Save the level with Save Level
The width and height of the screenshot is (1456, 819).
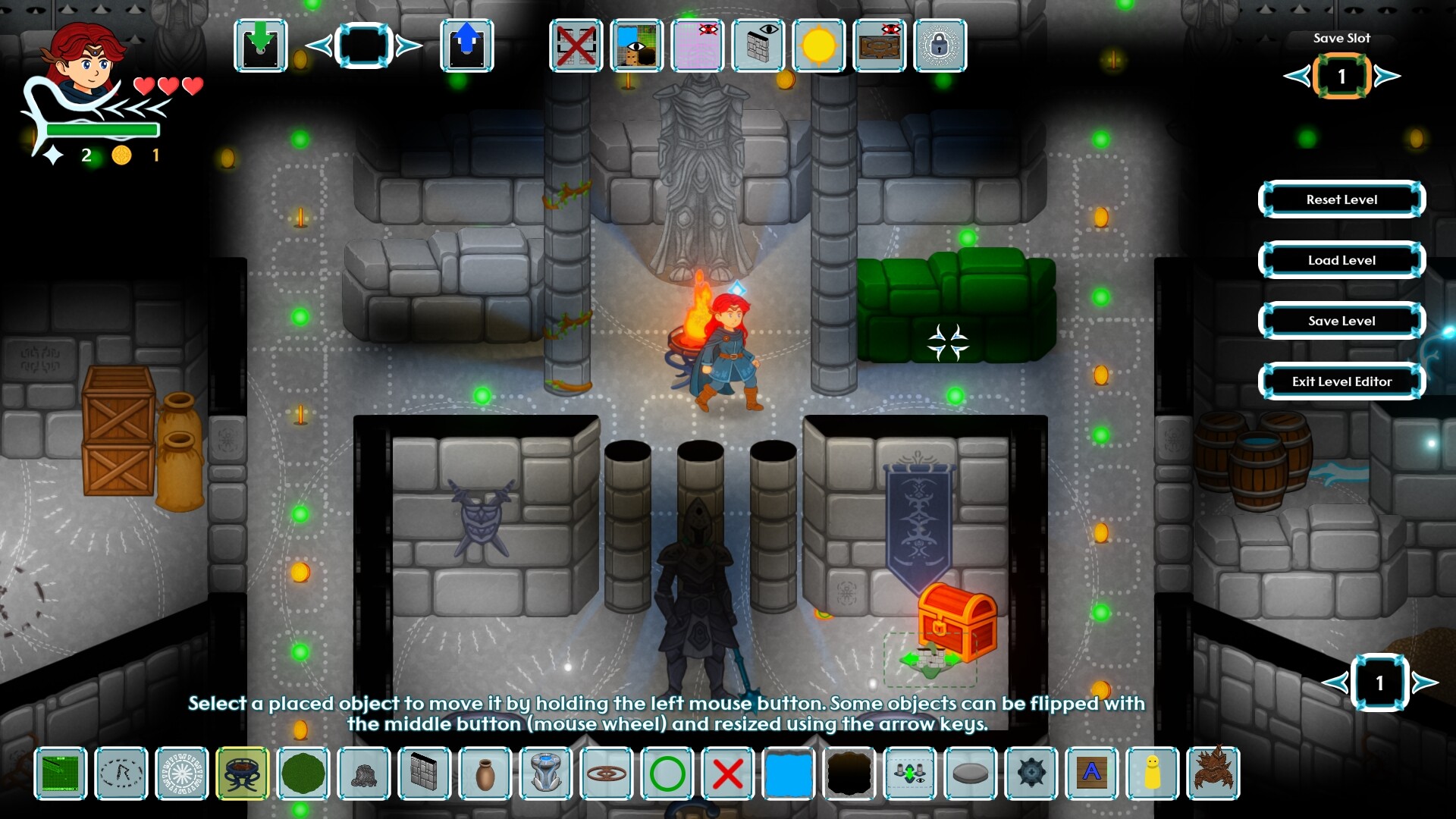pos(1341,321)
